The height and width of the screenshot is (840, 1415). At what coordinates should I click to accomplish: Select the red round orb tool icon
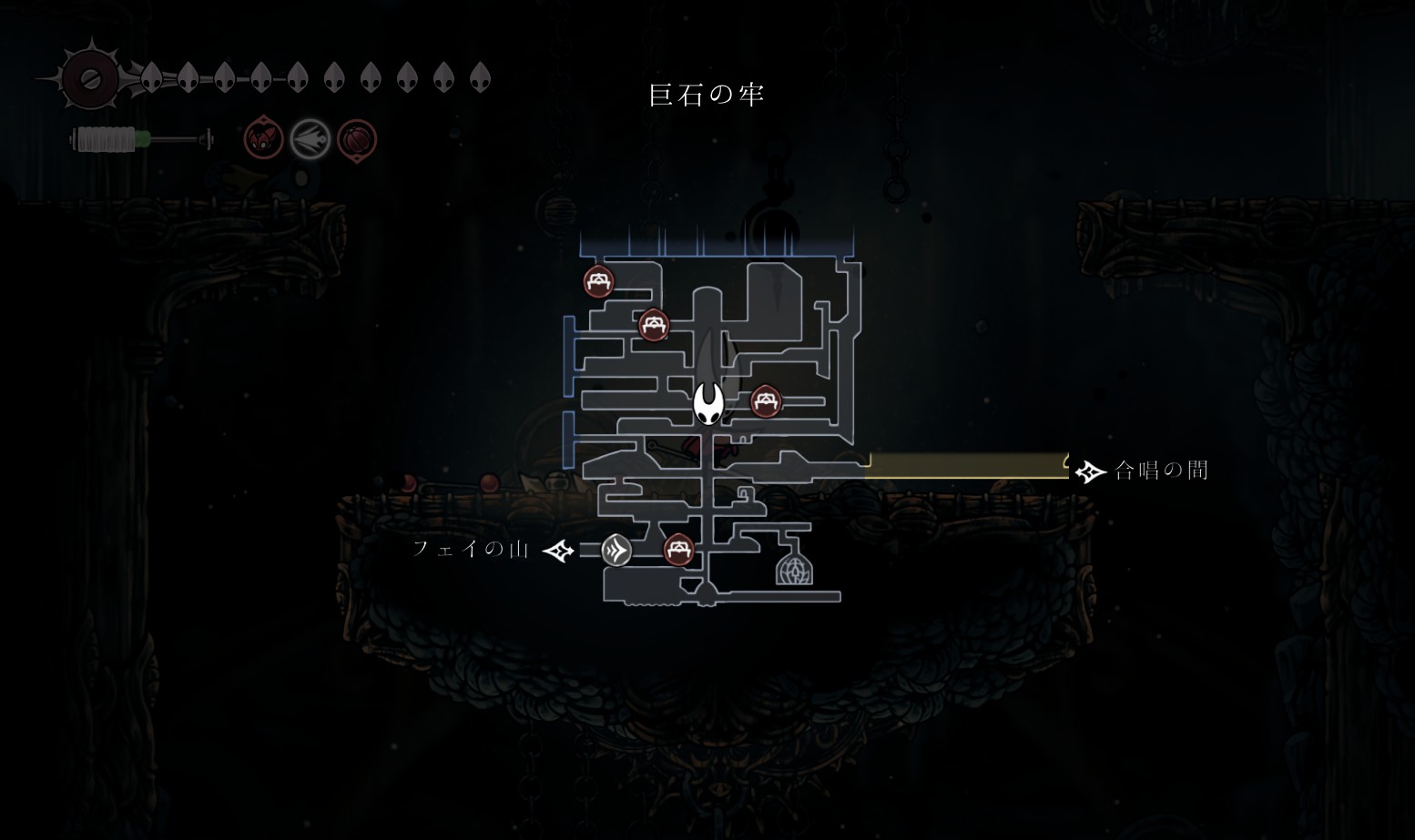point(357,140)
